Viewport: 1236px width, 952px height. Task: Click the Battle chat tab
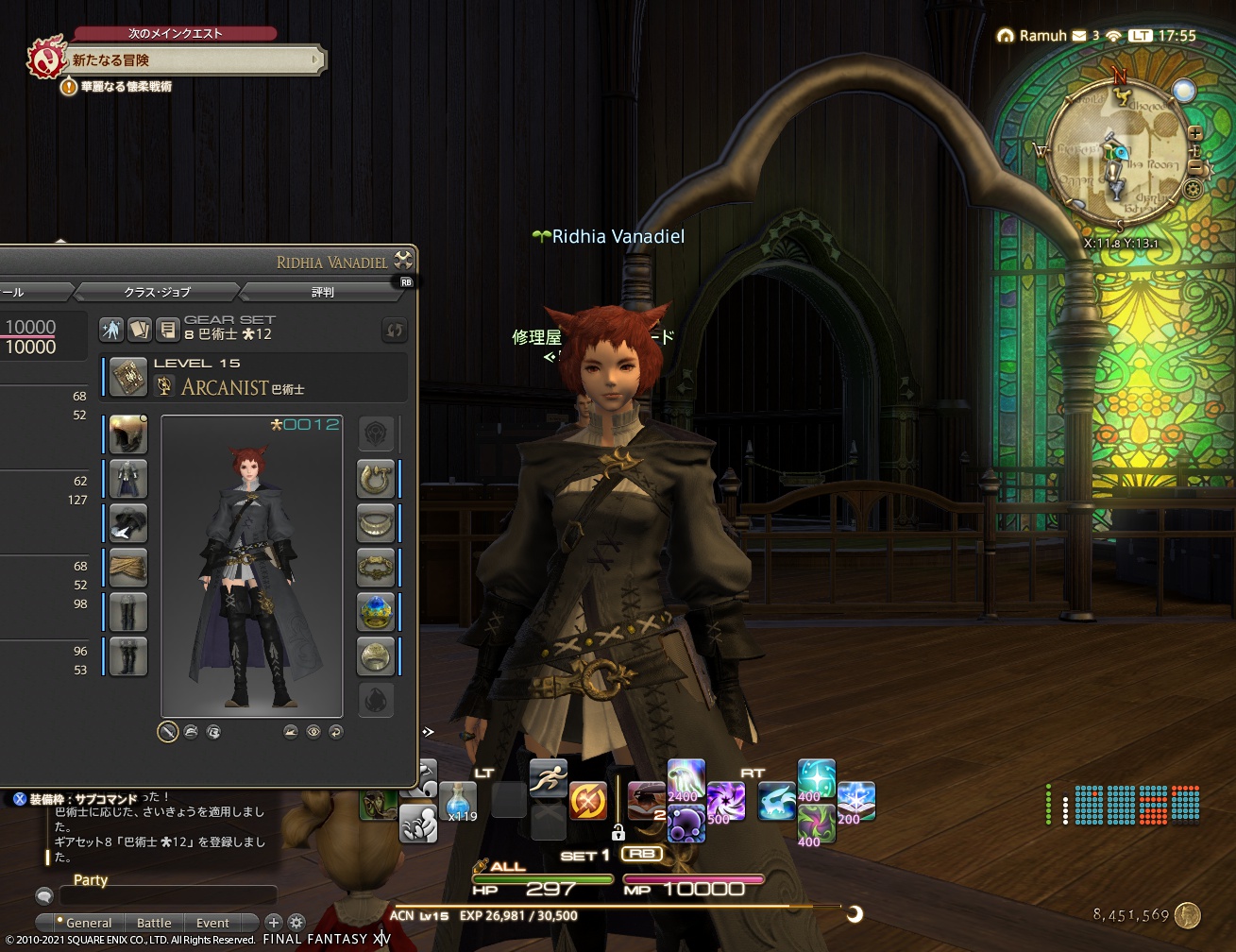click(x=154, y=923)
